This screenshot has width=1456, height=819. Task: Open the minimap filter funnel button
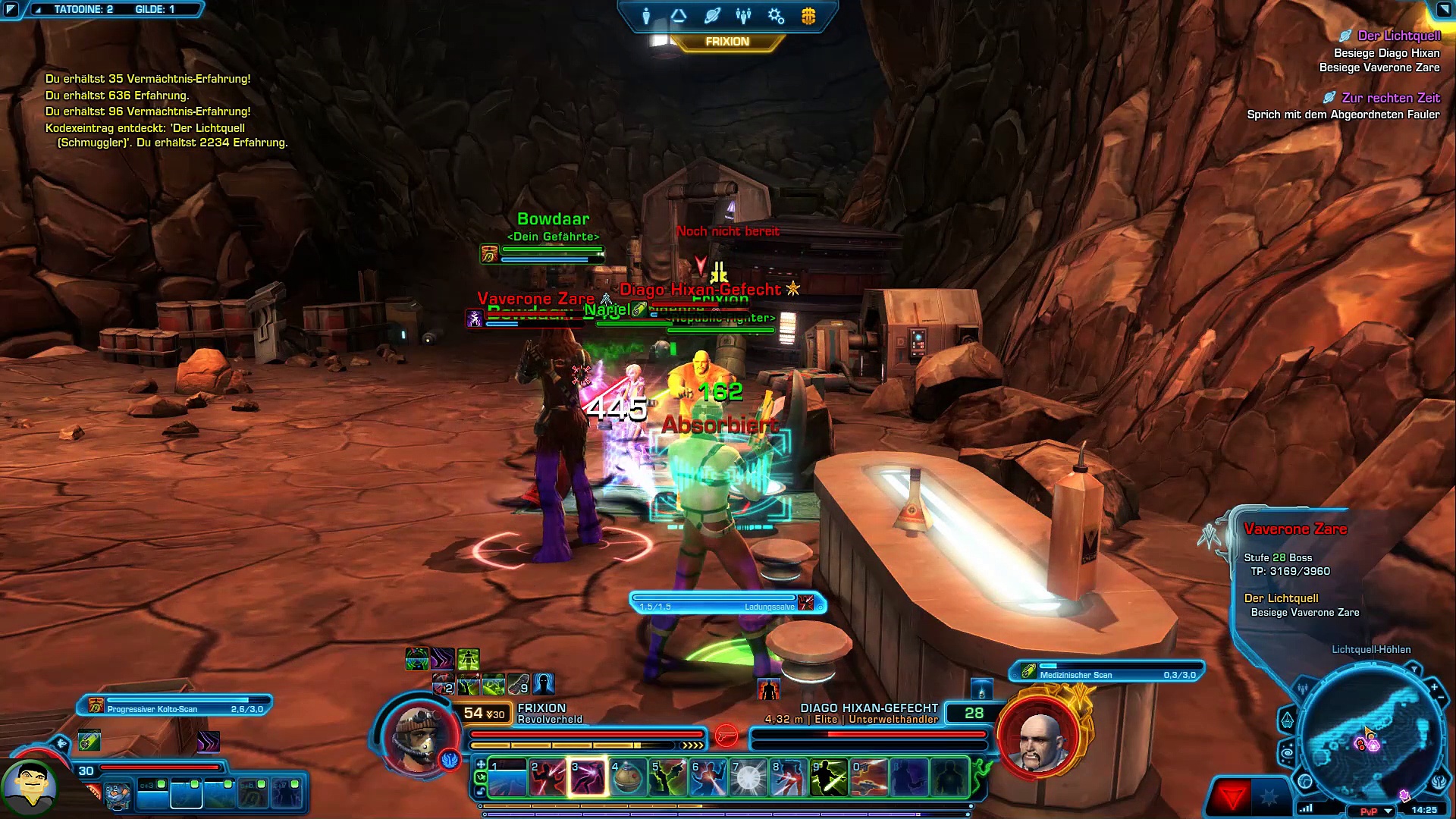click(x=1414, y=670)
